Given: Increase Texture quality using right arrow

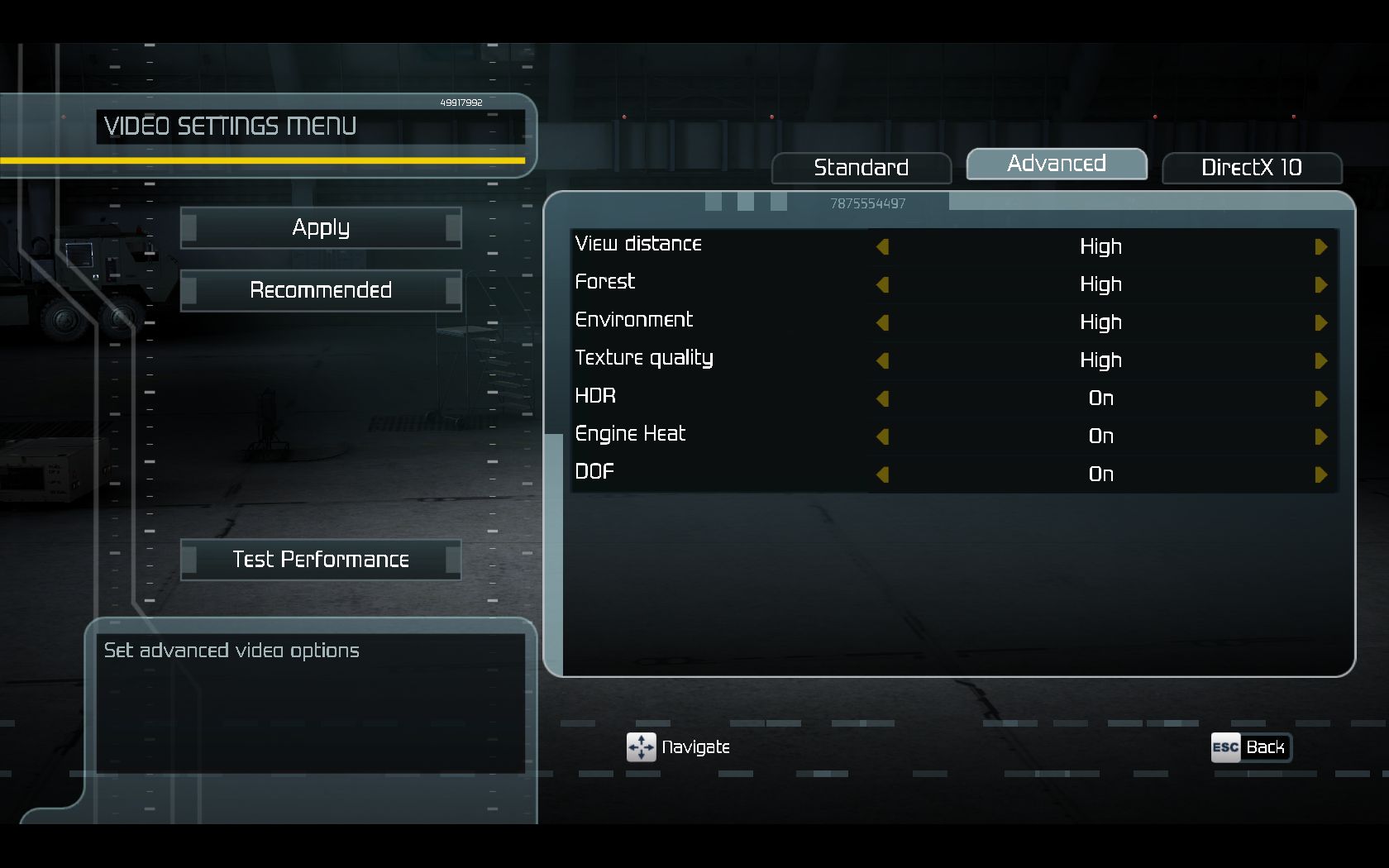Looking at the screenshot, I should coord(1320,361).
